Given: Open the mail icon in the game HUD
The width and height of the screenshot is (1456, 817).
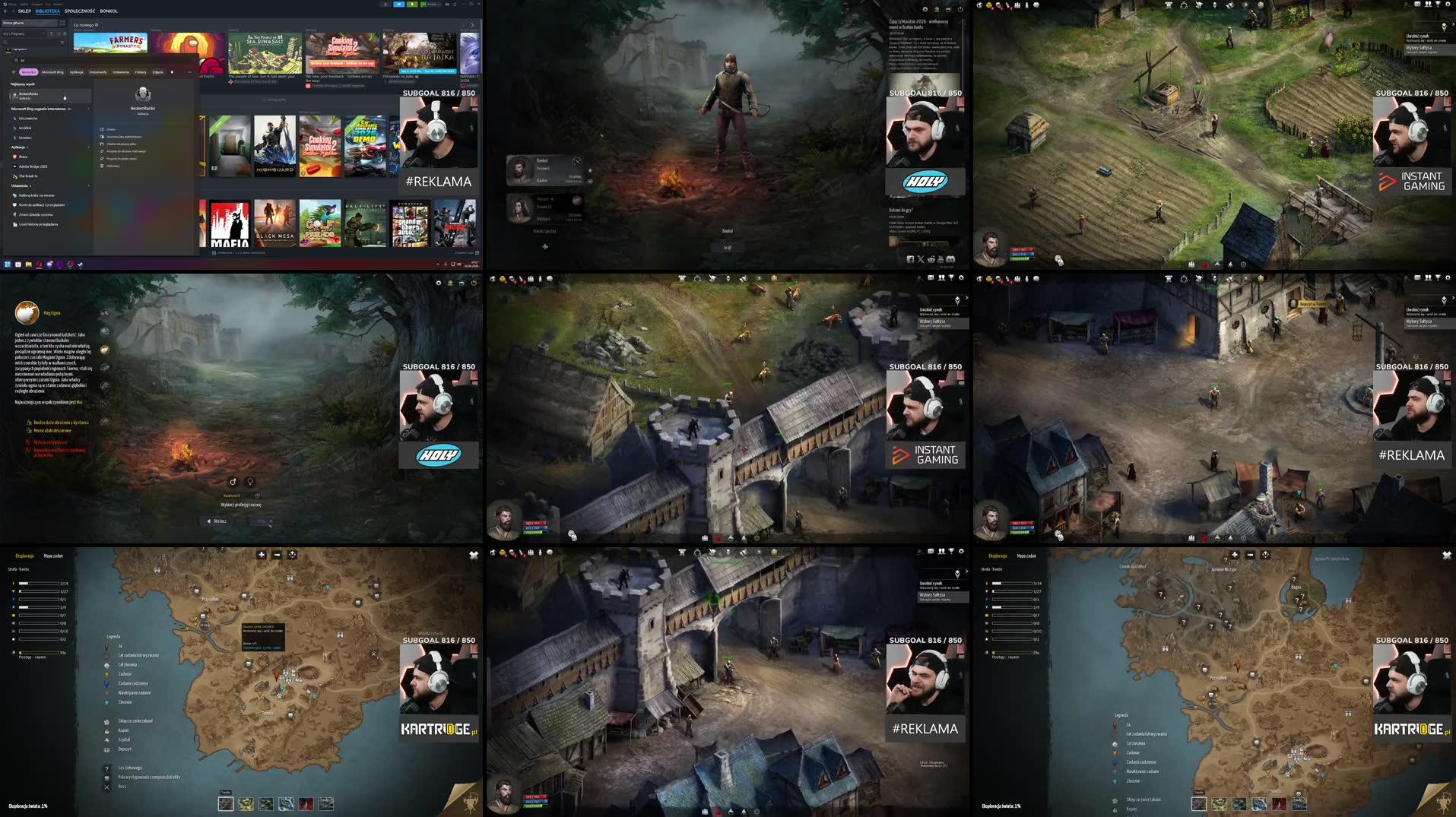Looking at the screenshot, I should pos(930,278).
